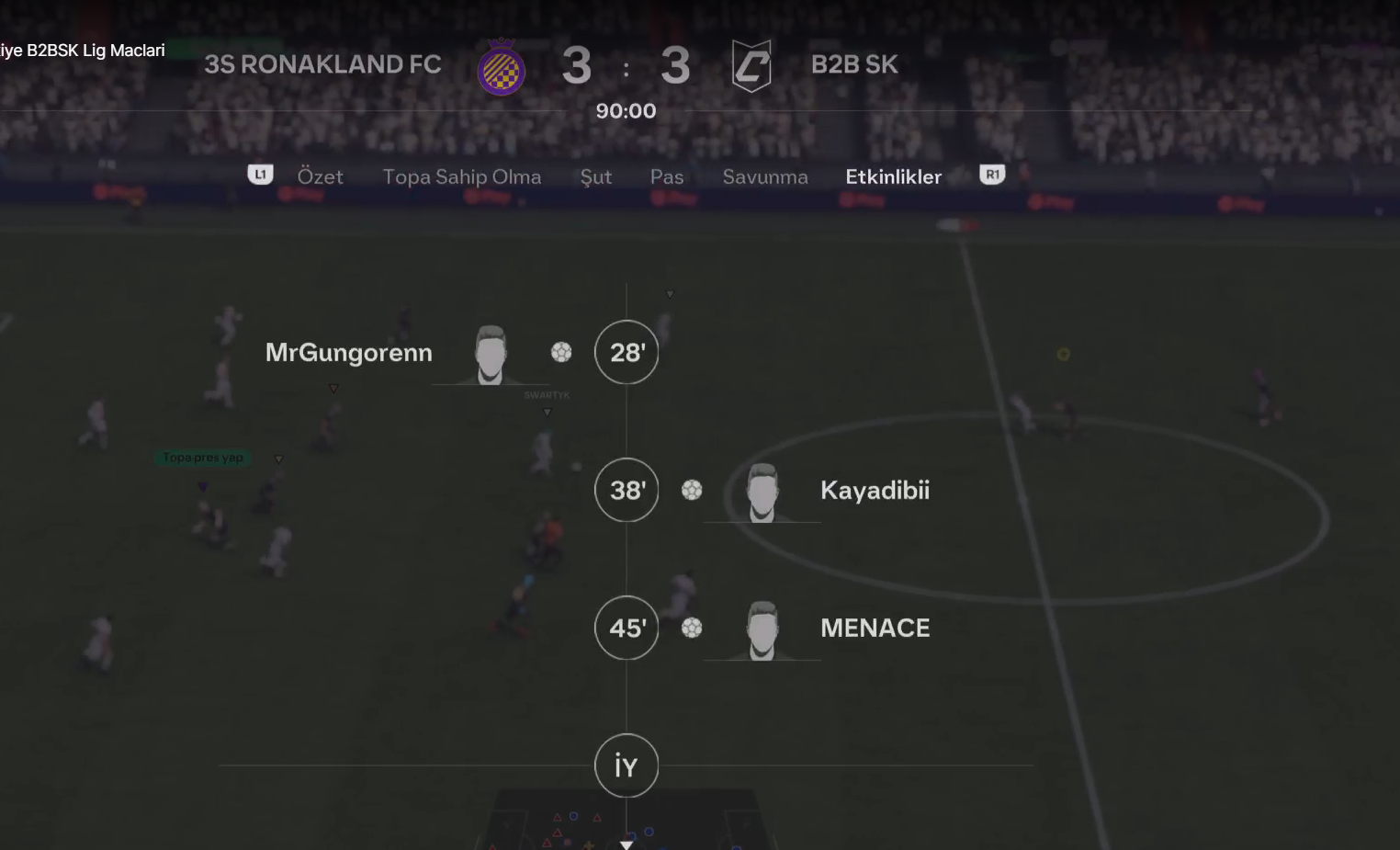Click the İY half-time marker
1400x850 pixels.
click(x=627, y=765)
